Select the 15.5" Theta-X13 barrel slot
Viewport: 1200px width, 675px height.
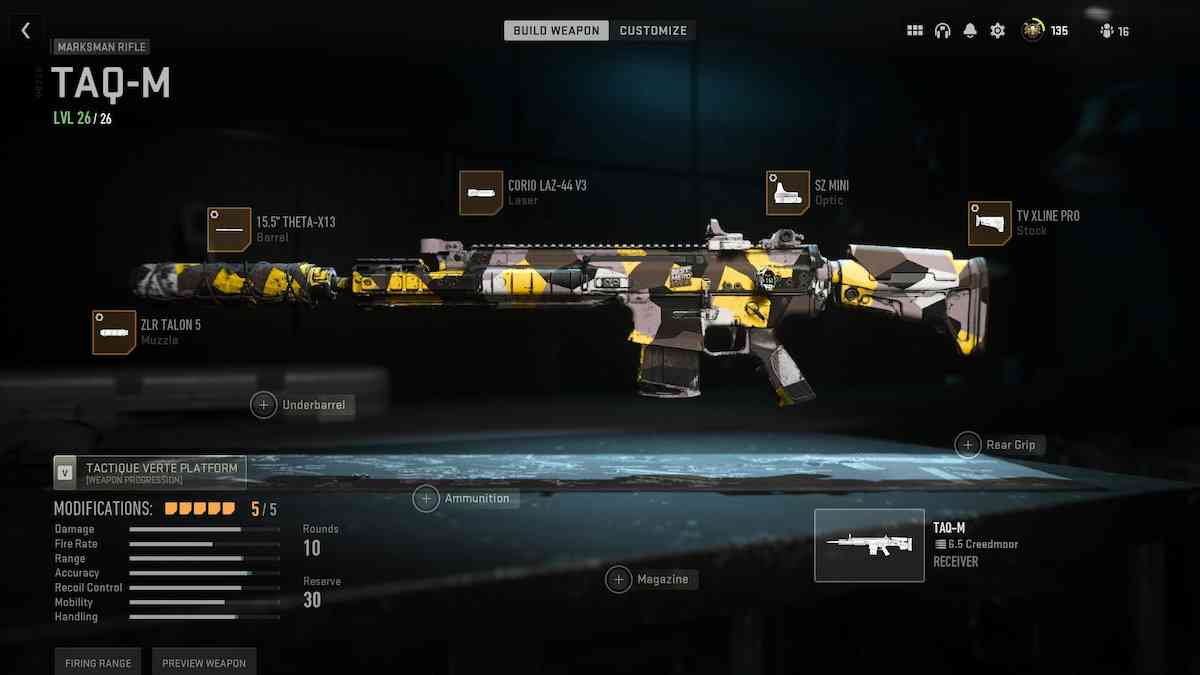tap(229, 229)
